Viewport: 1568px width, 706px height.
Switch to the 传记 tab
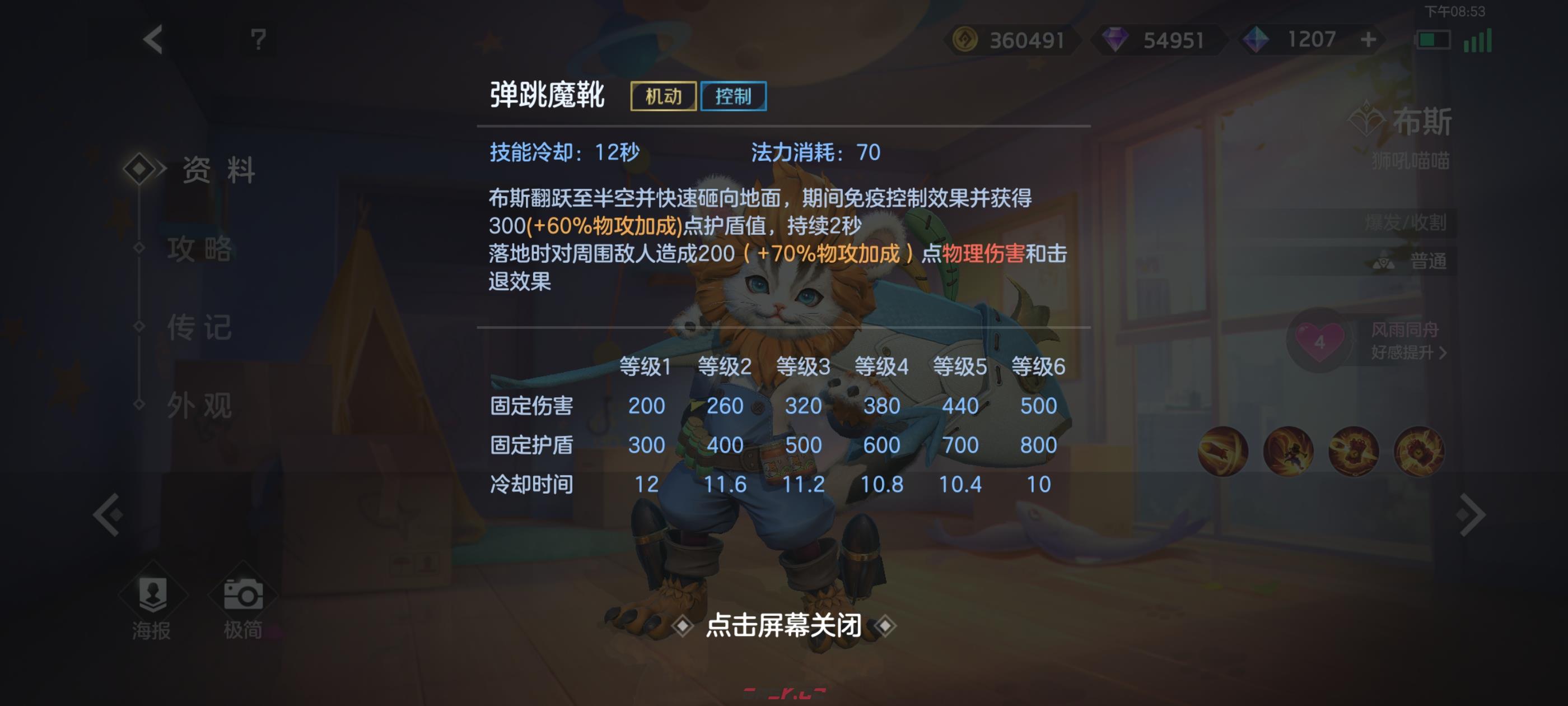(199, 327)
